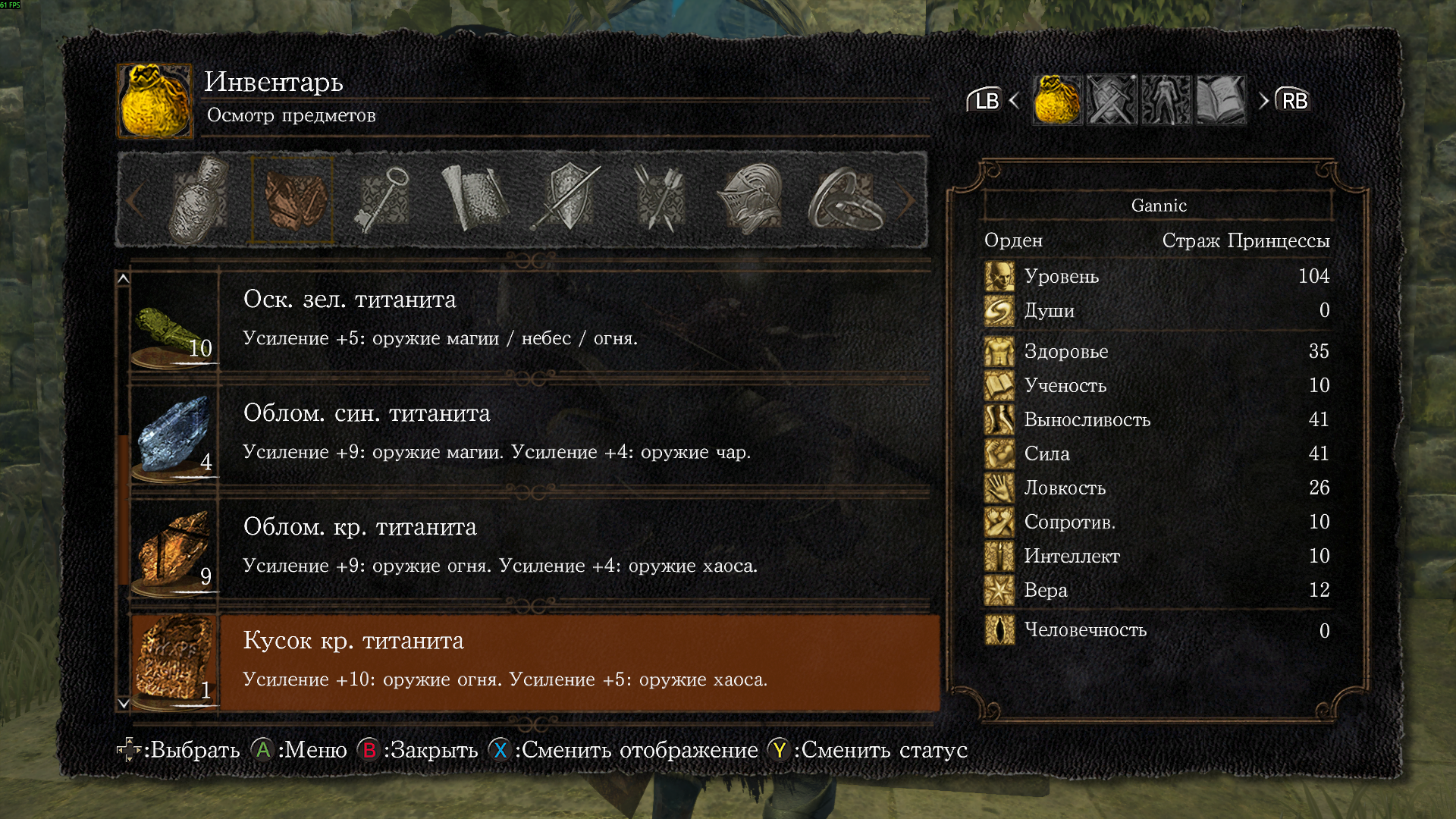Switch to the sword and shield weapons category

pyautogui.click(x=567, y=200)
